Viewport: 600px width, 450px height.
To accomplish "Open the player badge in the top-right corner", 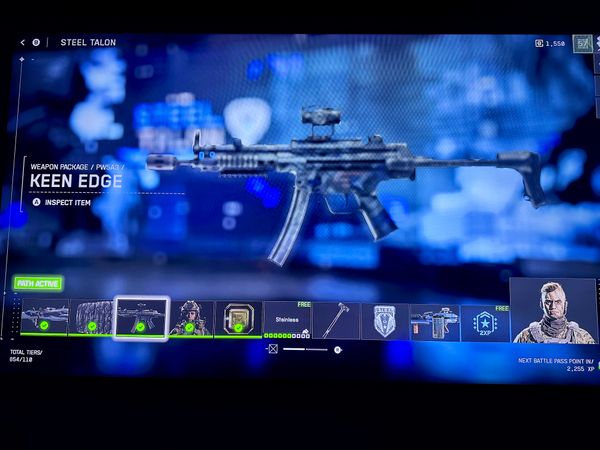I will click(x=582, y=43).
